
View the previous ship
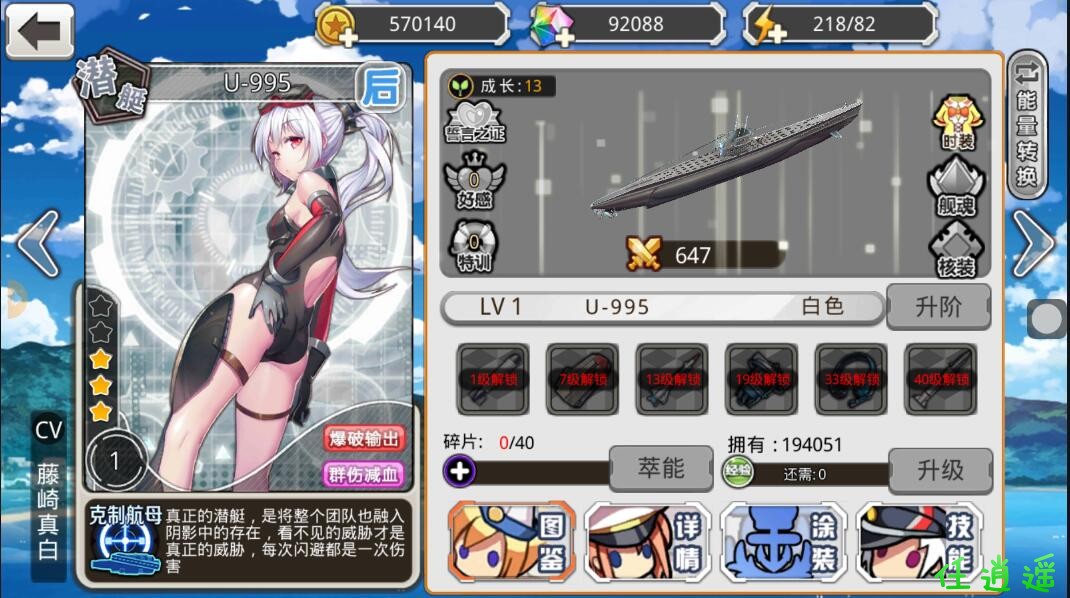tap(37, 243)
